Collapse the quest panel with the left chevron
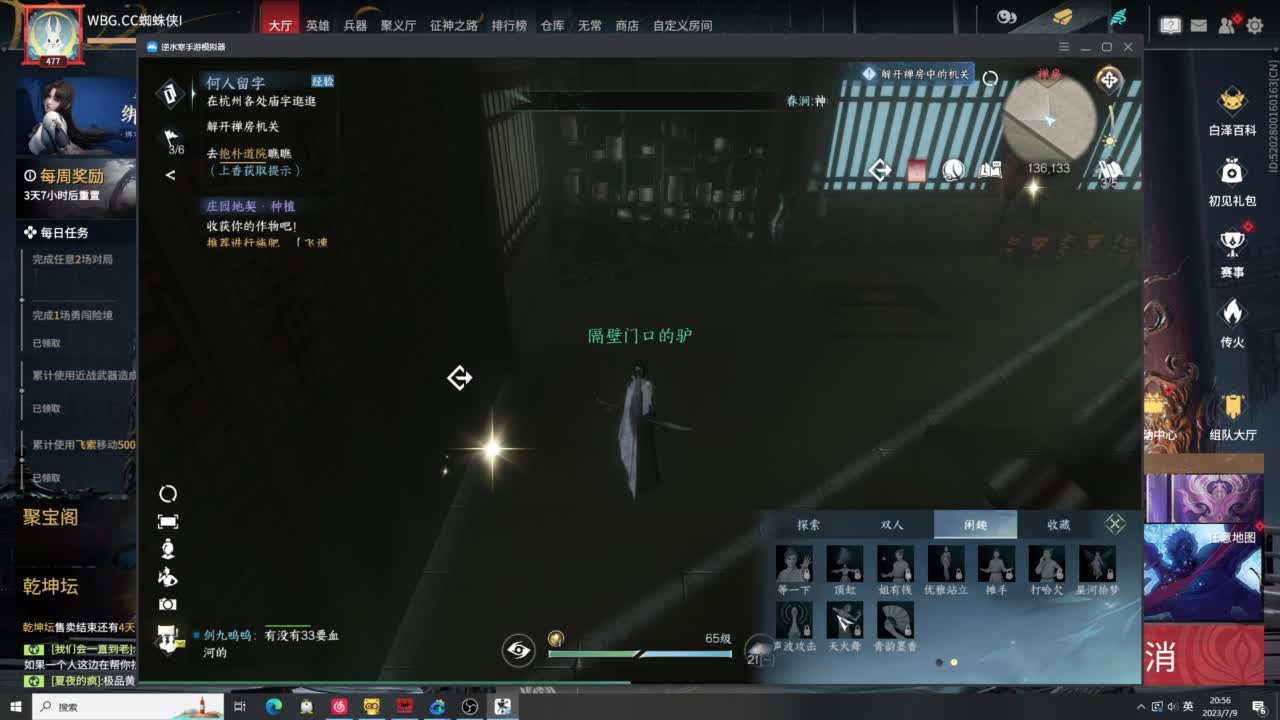 point(169,173)
